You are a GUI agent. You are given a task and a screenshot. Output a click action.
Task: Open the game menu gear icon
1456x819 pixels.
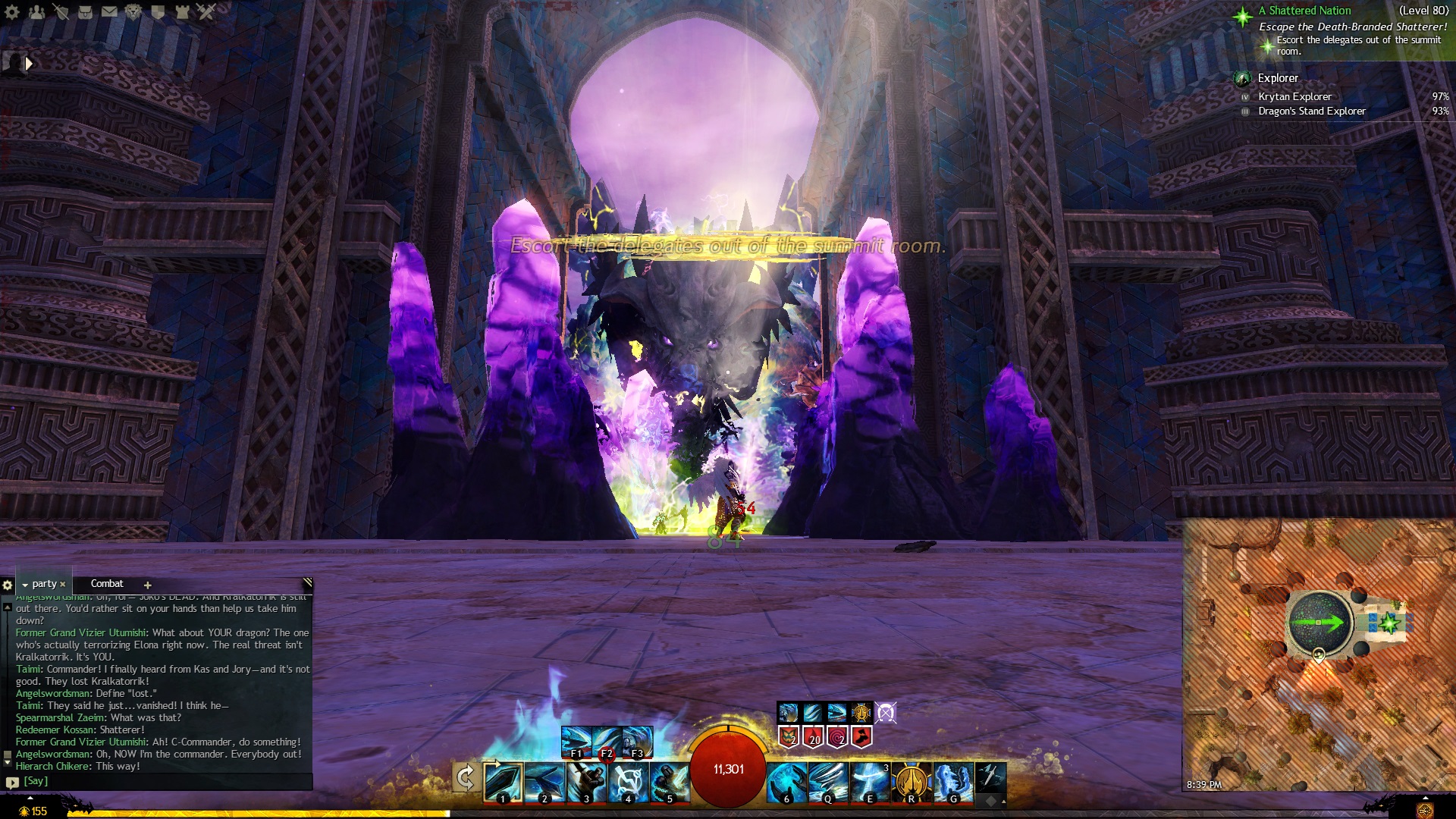tap(12, 12)
